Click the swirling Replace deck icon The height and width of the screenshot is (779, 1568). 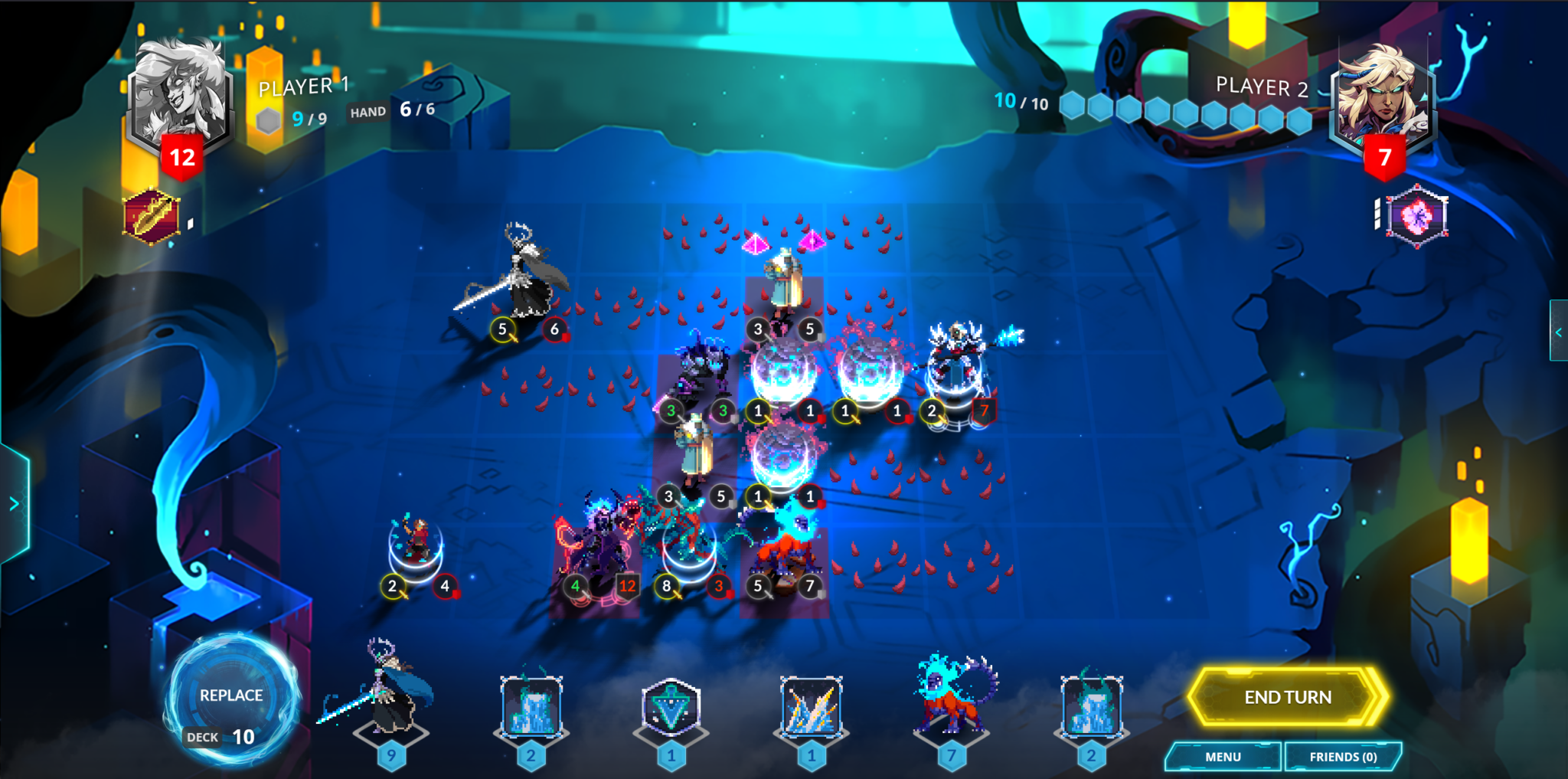coord(232,699)
